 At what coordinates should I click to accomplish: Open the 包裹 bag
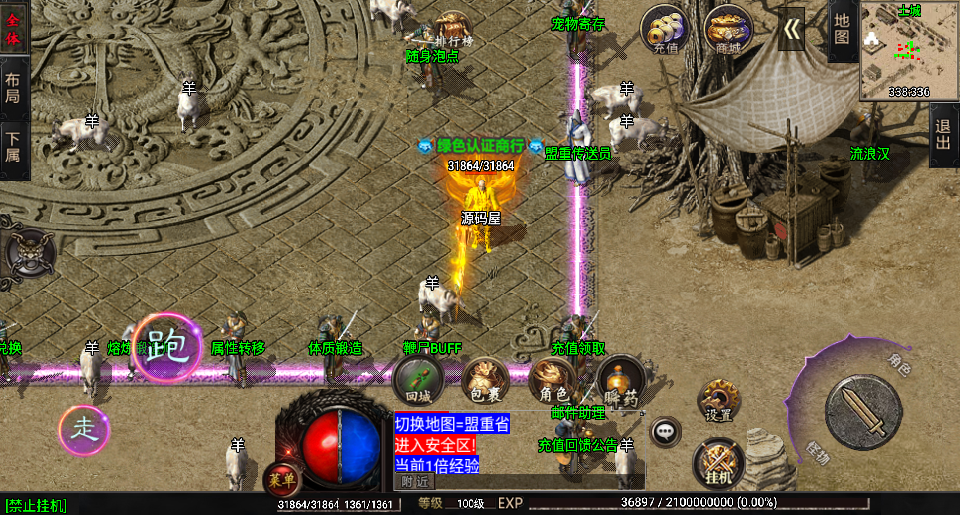pos(485,378)
